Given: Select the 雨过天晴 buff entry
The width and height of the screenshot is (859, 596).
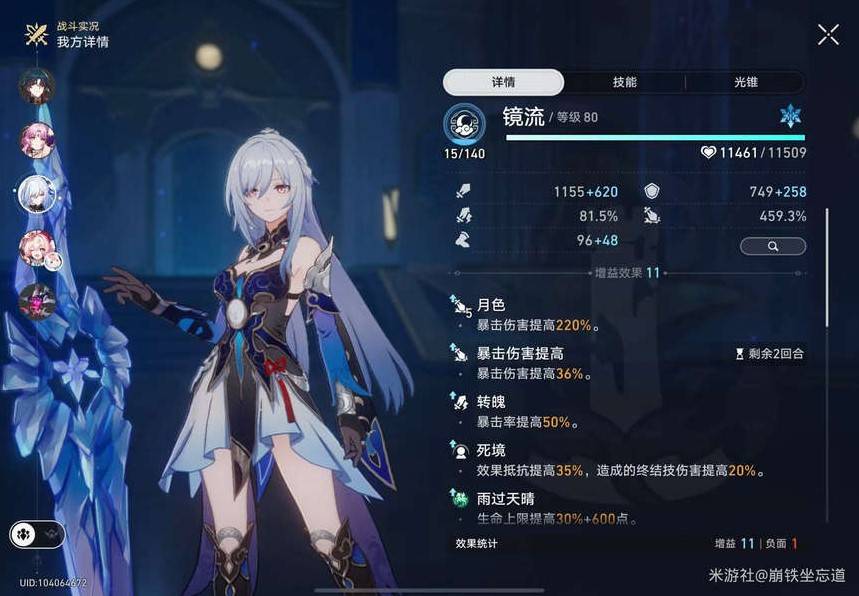Looking at the screenshot, I should click(560, 508).
